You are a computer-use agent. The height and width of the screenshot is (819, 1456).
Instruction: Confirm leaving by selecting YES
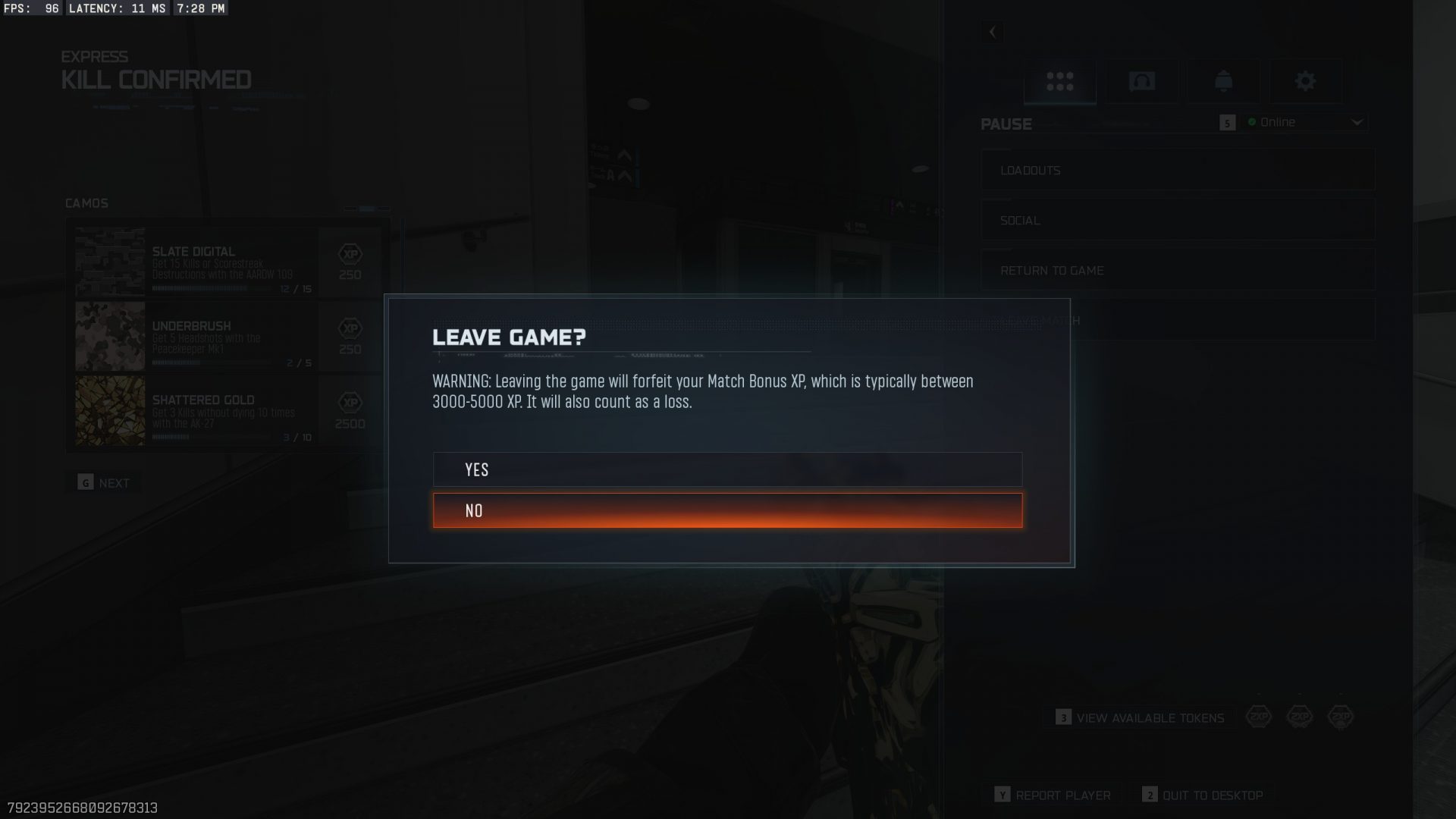[727, 469]
